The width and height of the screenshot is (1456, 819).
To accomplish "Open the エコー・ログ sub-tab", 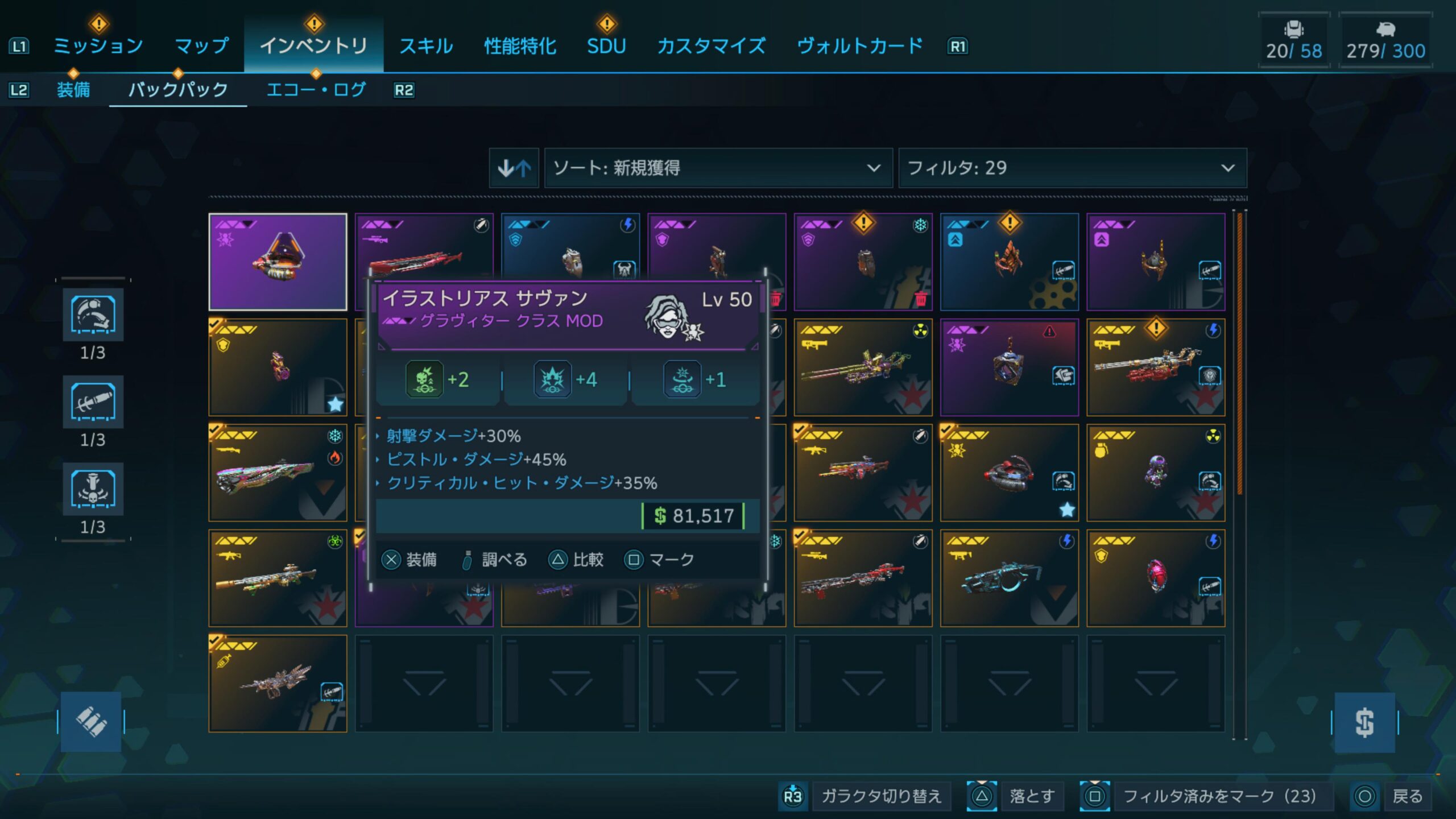I will pos(316,90).
